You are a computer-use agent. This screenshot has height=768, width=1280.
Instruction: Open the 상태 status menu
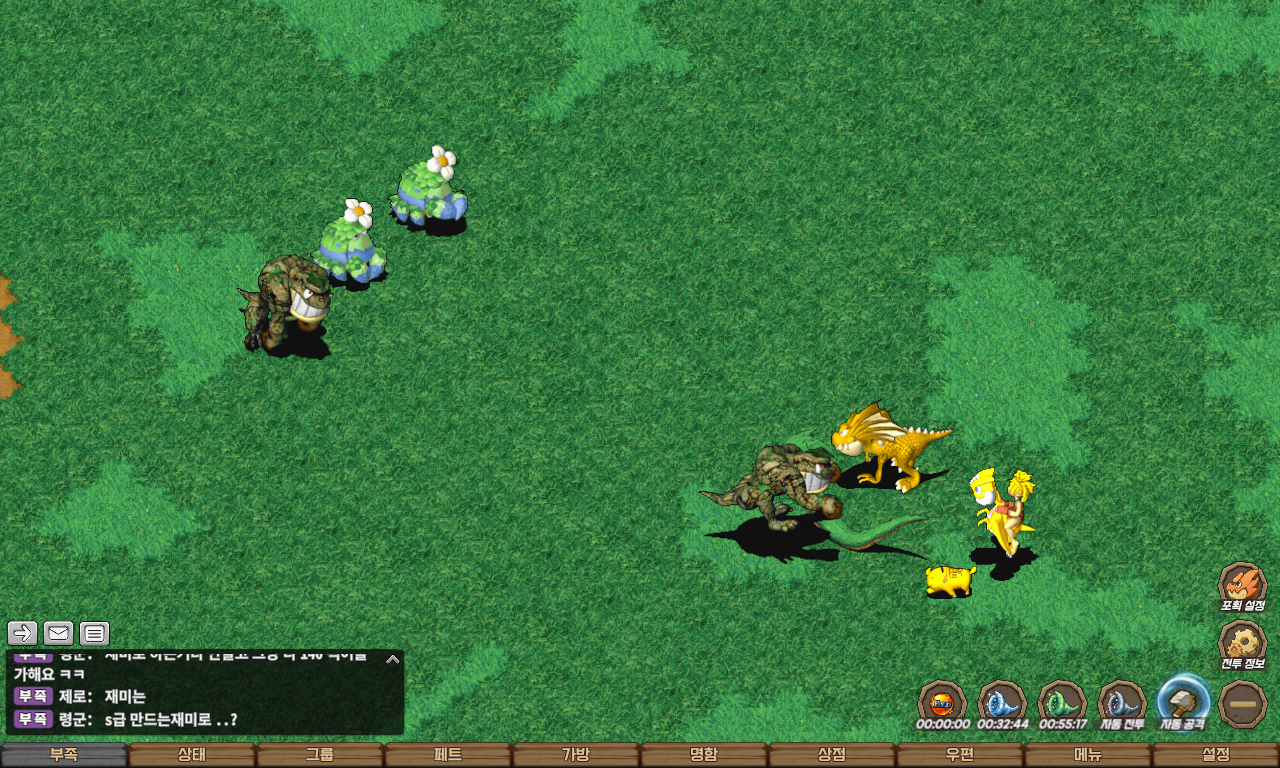point(192,755)
